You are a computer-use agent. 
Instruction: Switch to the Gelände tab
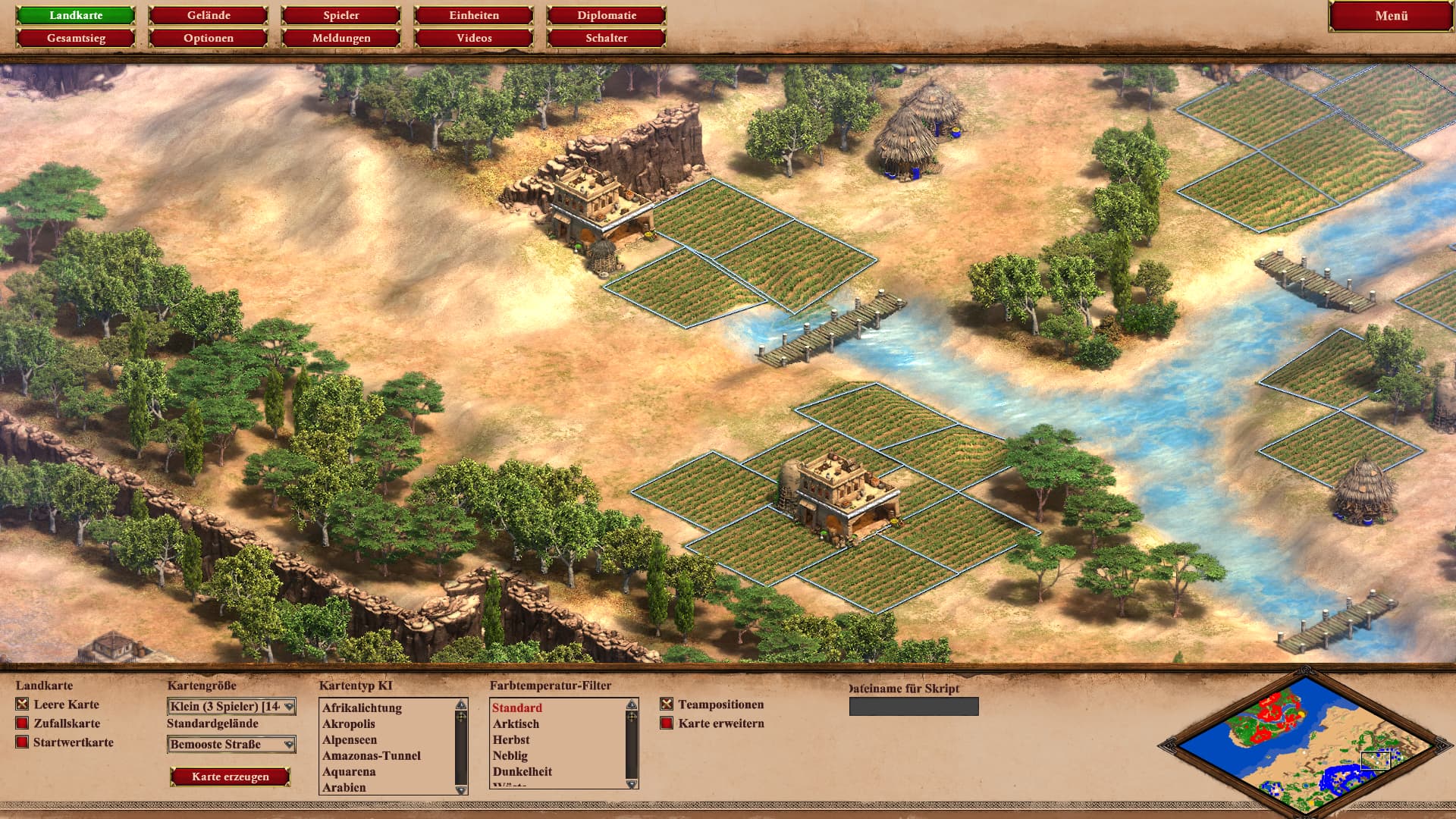(x=209, y=15)
